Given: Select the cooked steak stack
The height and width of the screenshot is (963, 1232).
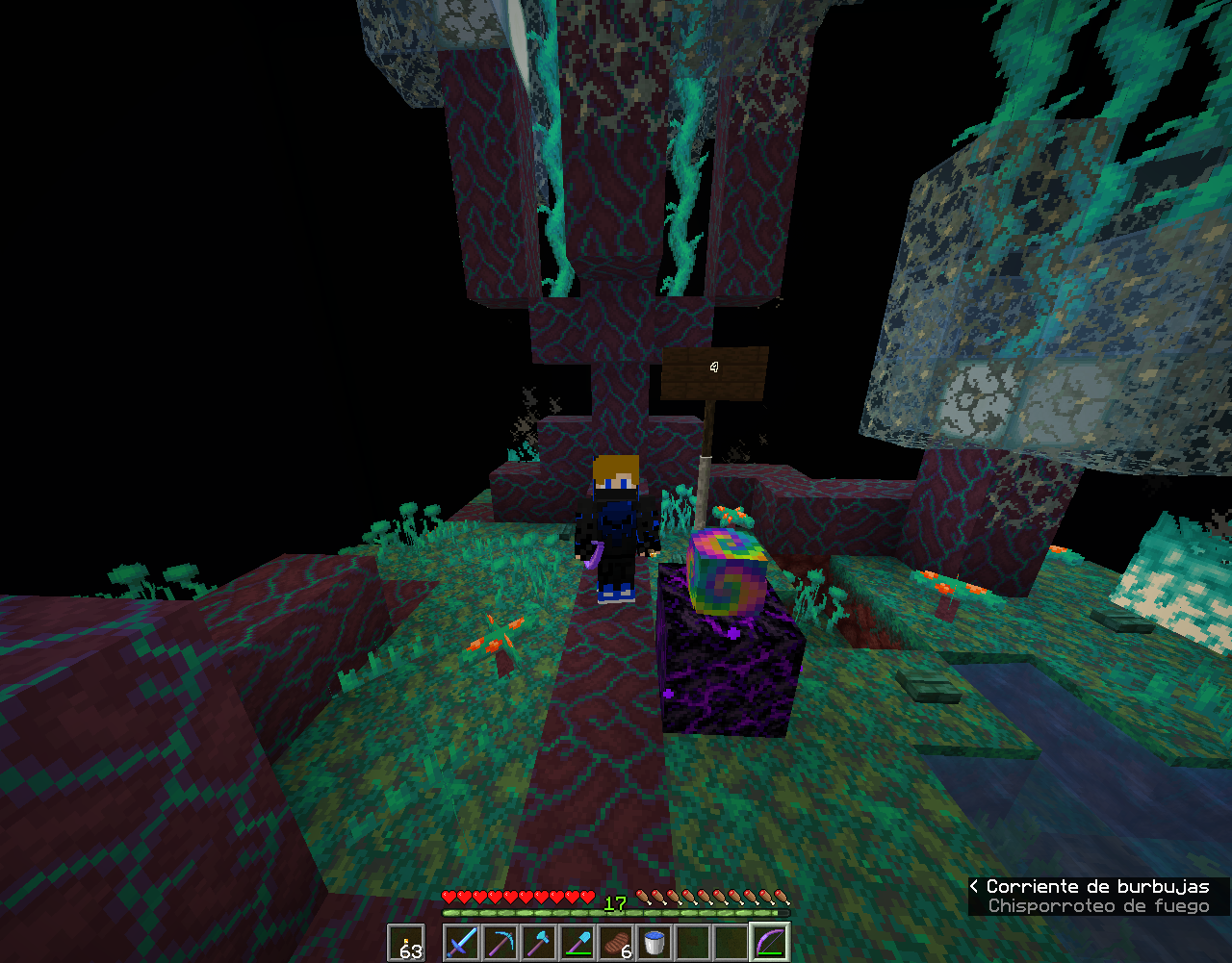Looking at the screenshot, I should (x=616, y=942).
